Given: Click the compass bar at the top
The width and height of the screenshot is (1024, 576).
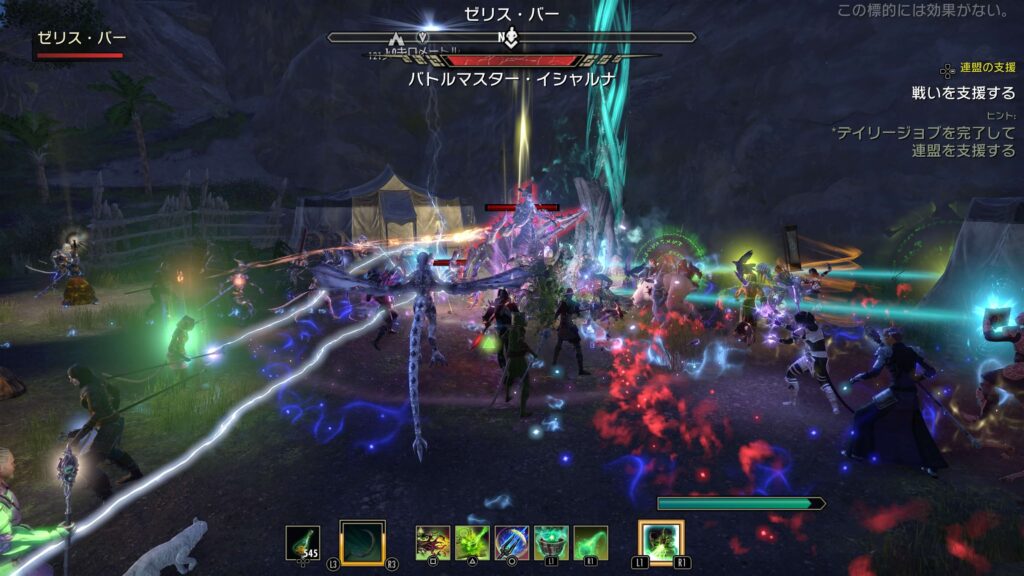Looking at the screenshot, I should pos(511,38).
